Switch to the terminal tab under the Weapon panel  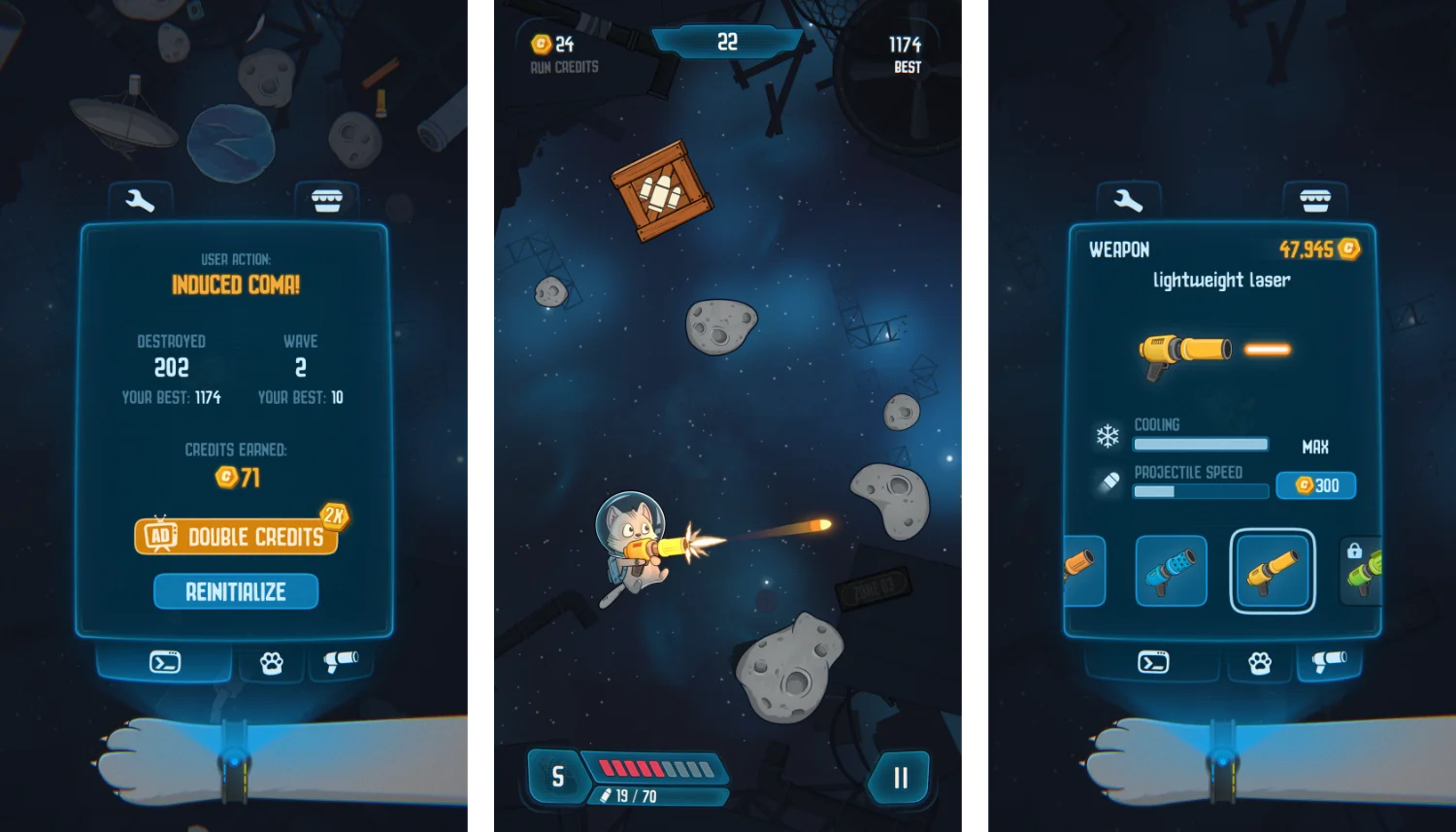(x=1153, y=662)
